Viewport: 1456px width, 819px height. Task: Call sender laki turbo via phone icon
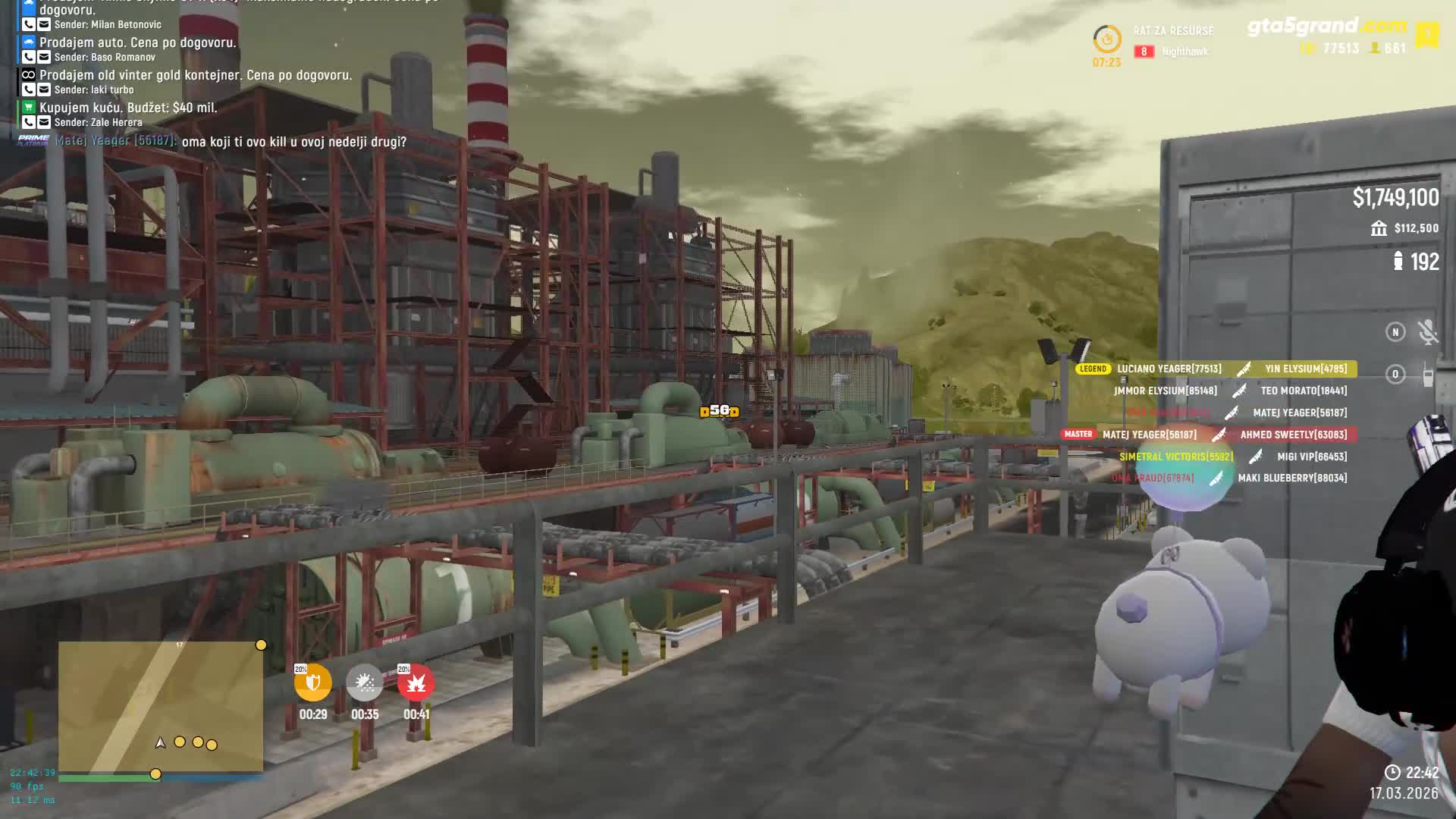pos(29,89)
